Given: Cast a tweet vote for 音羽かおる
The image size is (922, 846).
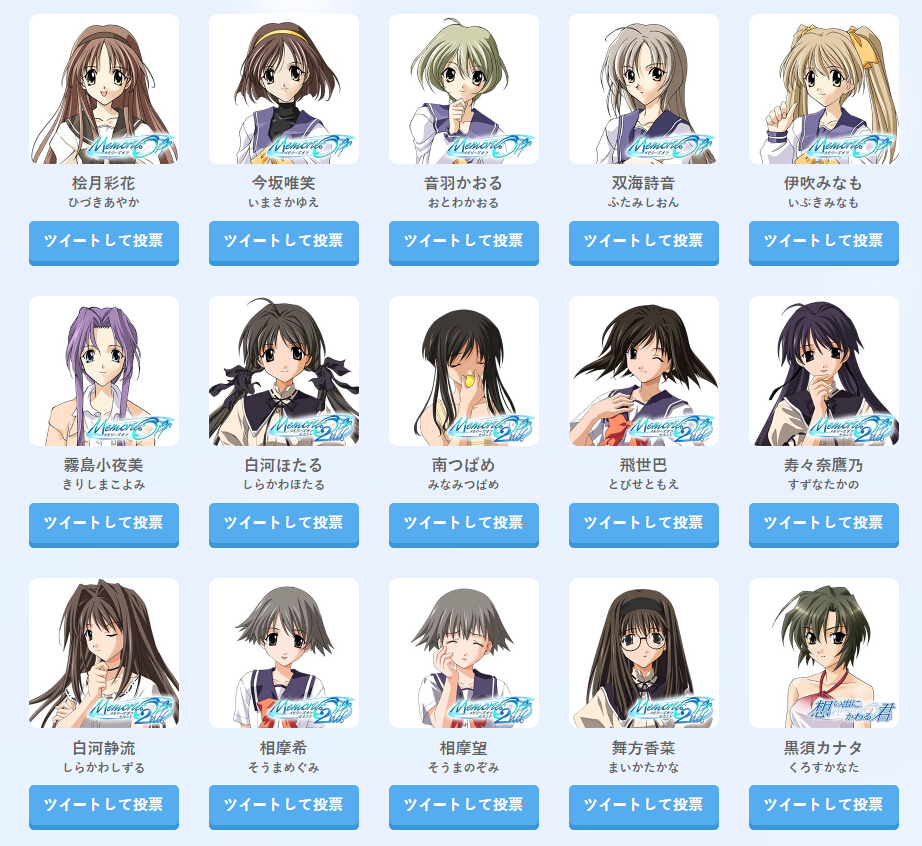Looking at the screenshot, I should point(464,242).
